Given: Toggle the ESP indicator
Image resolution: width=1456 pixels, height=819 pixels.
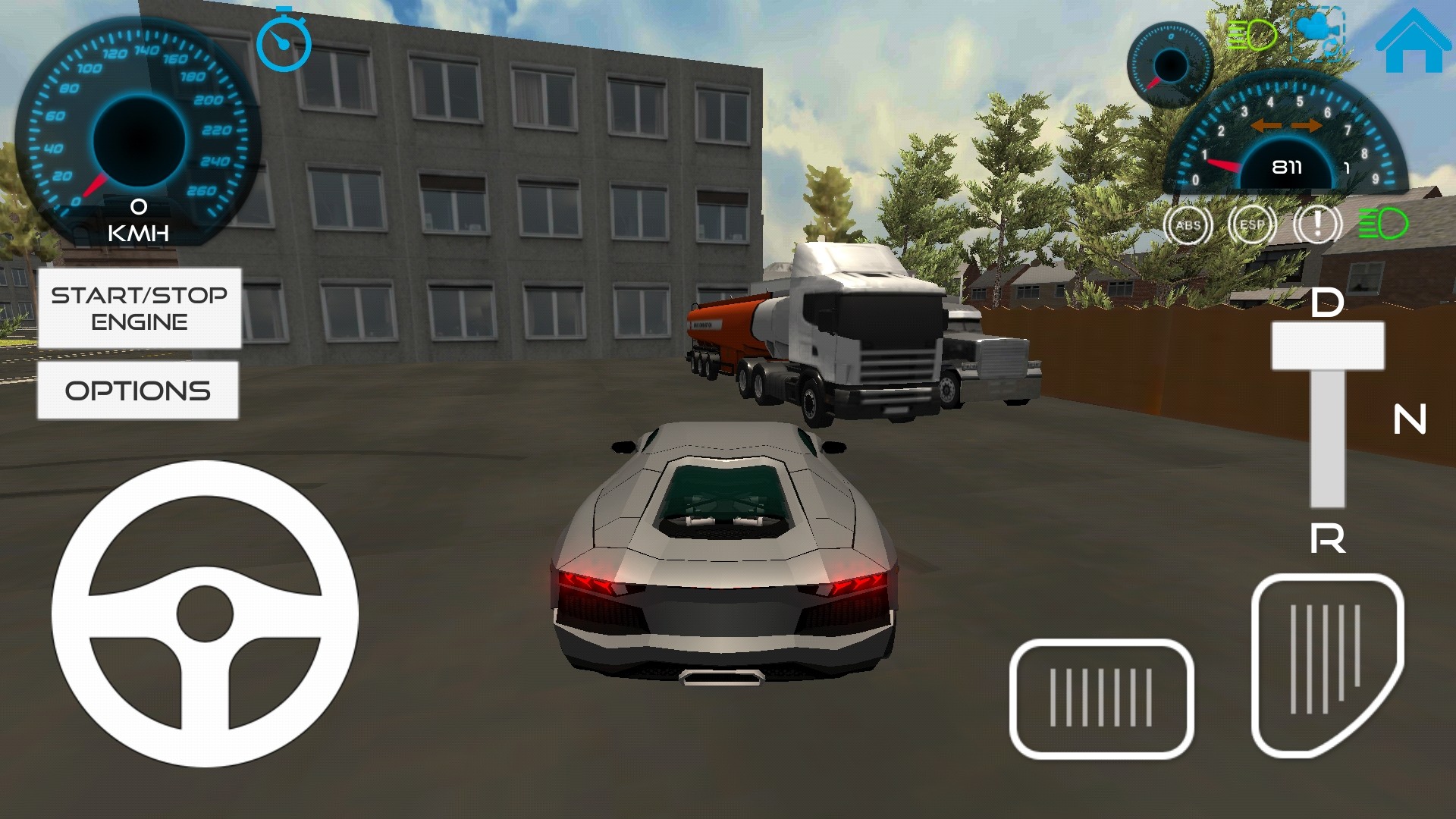Looking at the screenshot, I should pyautogui.click(x=1252, y=225).
